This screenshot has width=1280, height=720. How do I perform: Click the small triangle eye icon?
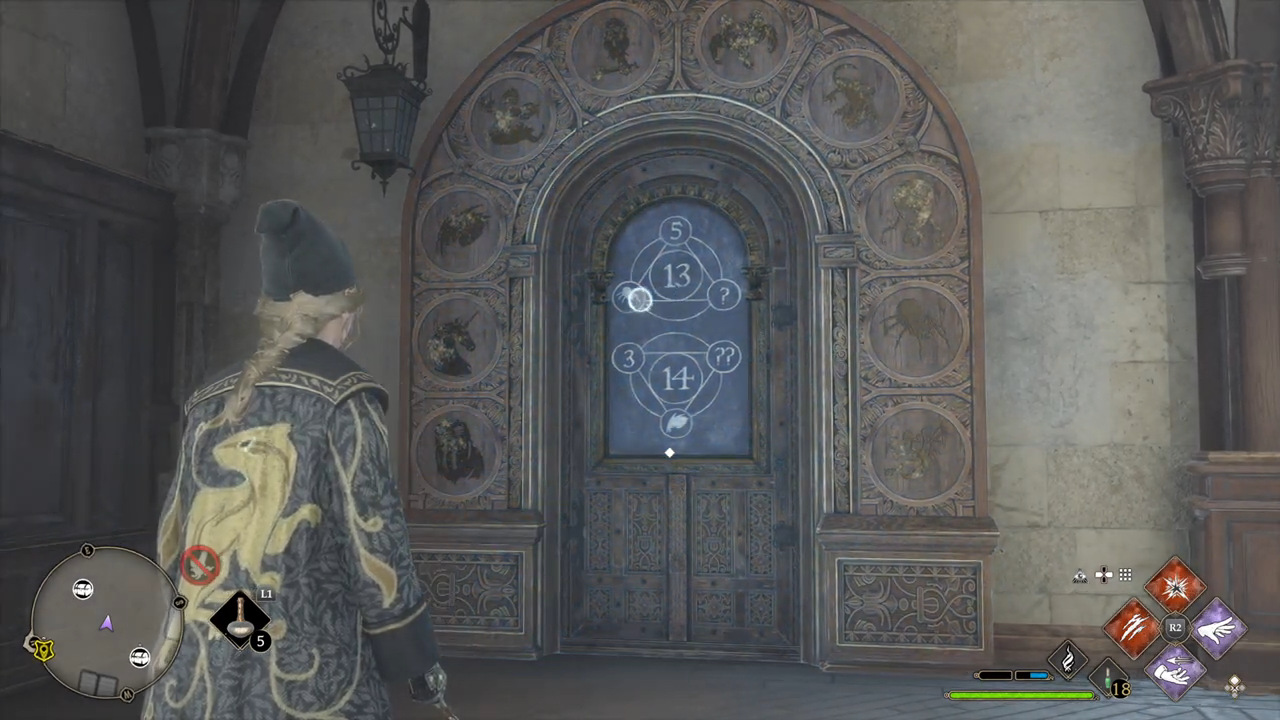[1080, 575]
